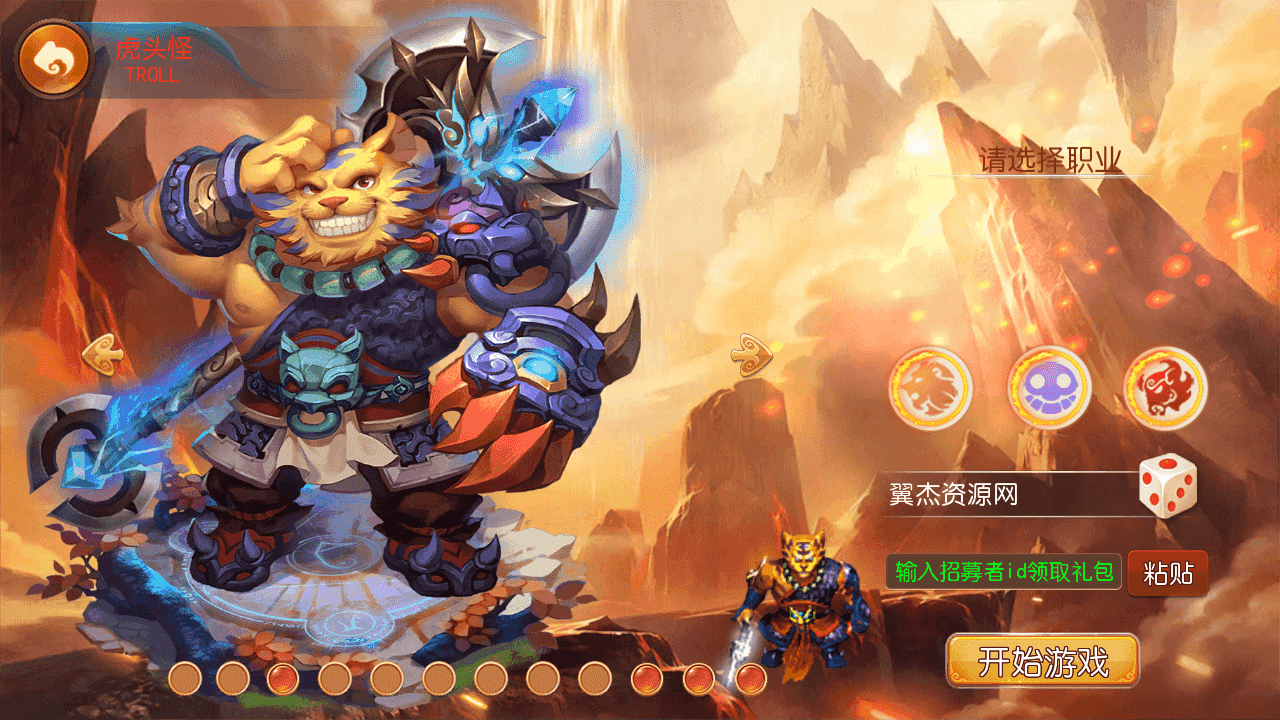Select the last character dot on the right
The width and height of the screenshot is (1280, 720).
click(753, 677)
